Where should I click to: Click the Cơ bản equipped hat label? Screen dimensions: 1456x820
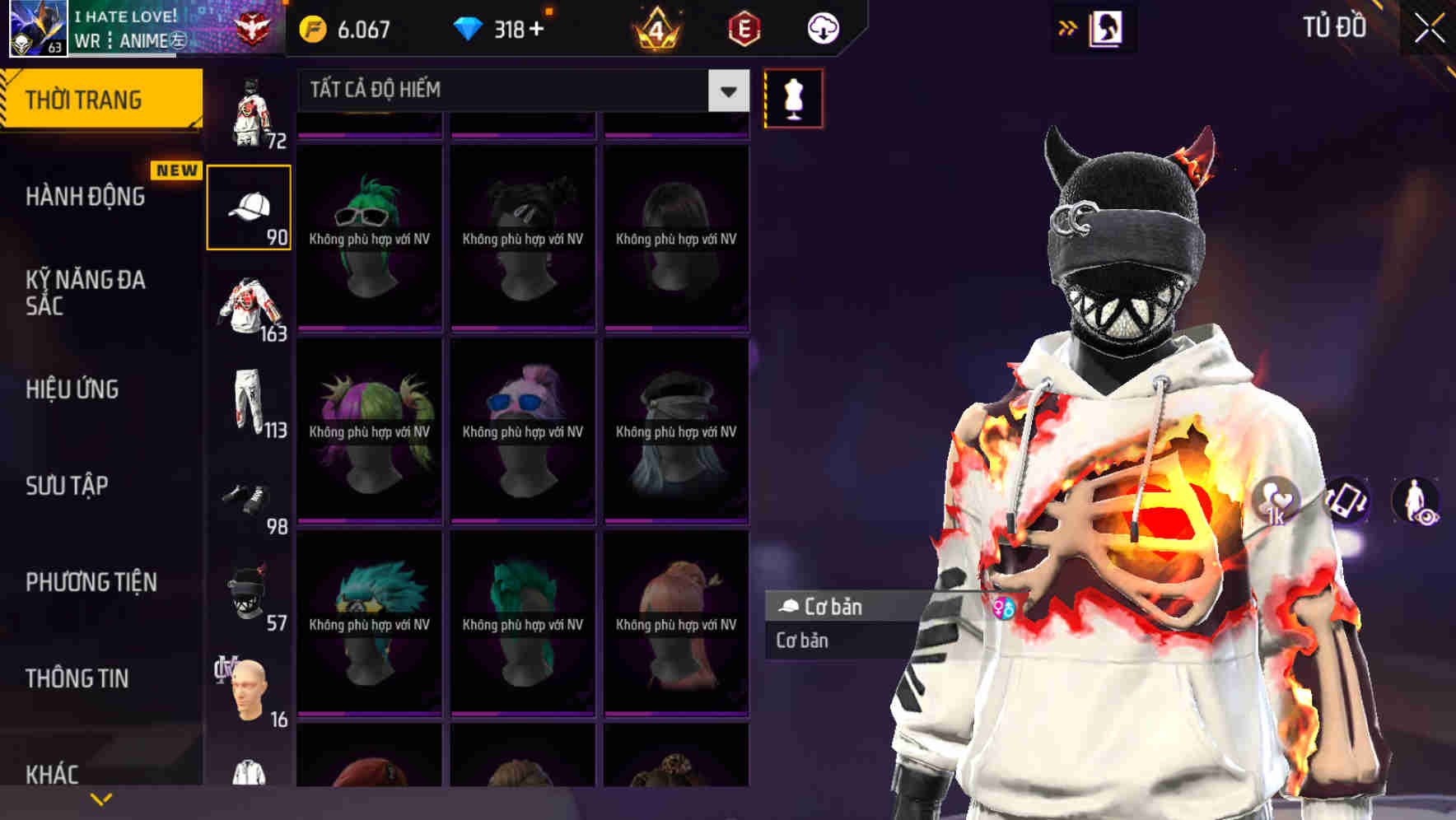tap(830, 607)
